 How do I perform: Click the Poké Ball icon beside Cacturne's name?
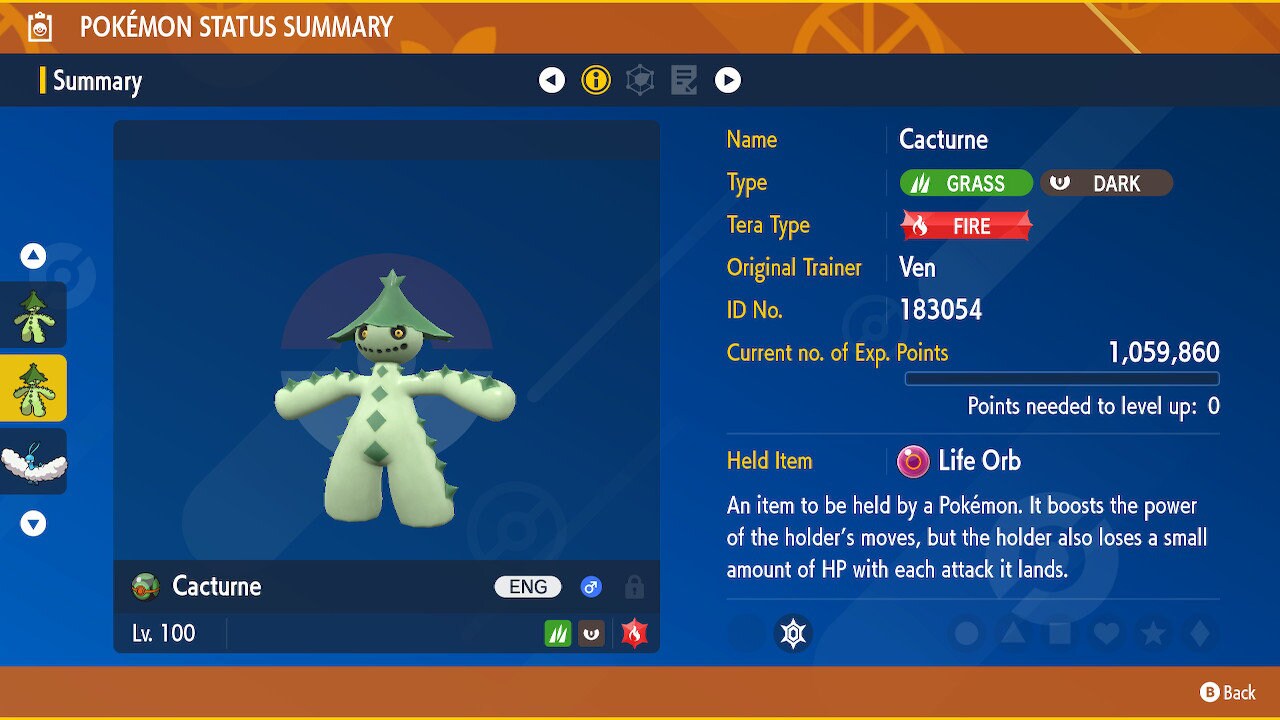coord(142,587)
